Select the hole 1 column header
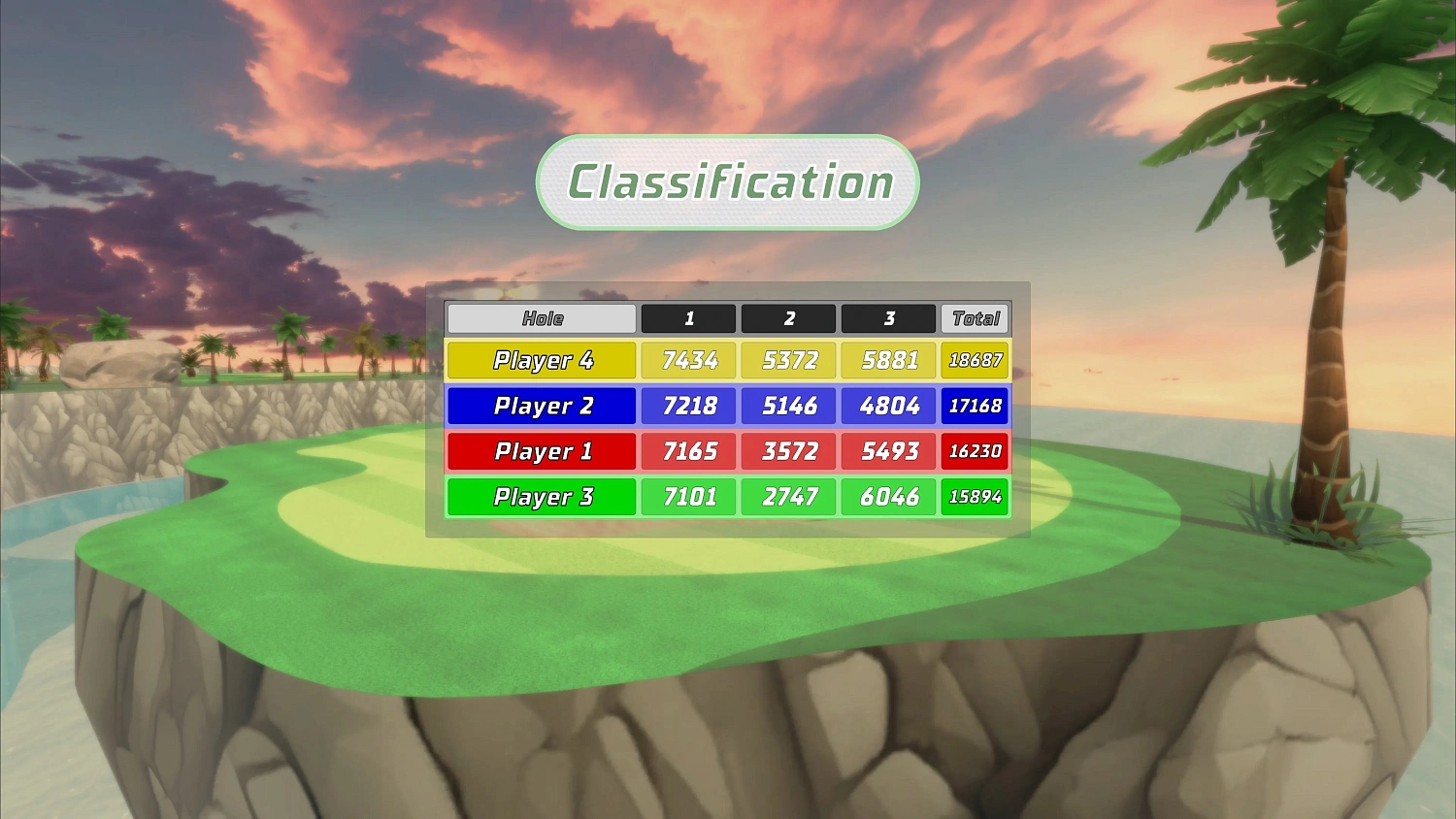Screen dimensions: 1456x819 (x=688, y=318)
